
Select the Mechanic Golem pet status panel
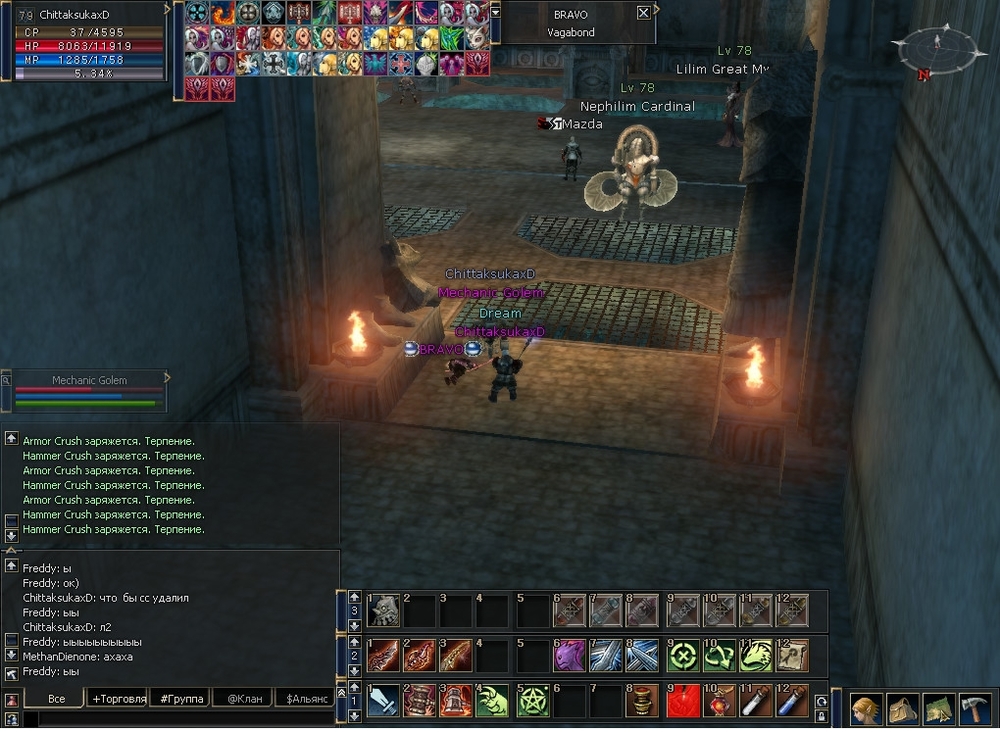(x=88, y=391)
